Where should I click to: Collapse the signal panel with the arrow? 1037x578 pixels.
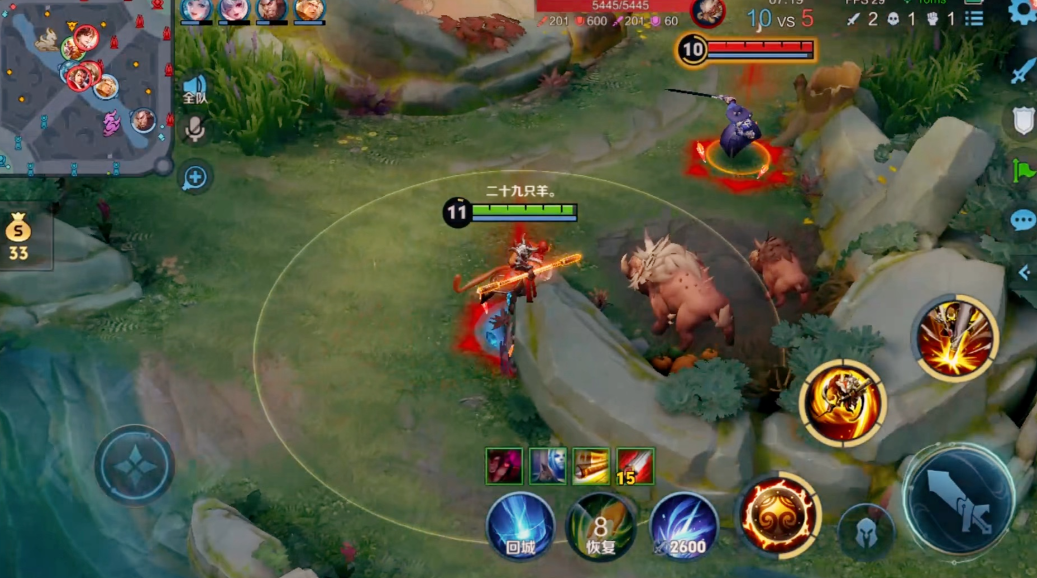coord(1024,272)
